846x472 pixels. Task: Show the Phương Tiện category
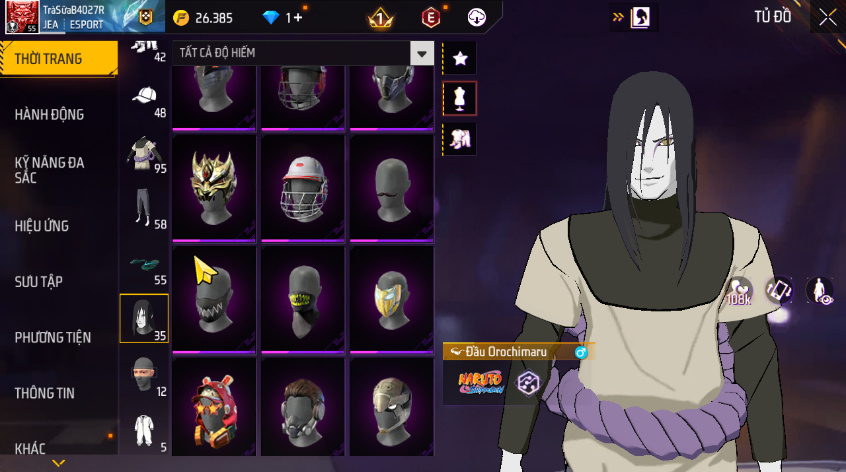(x=57, y=338)
